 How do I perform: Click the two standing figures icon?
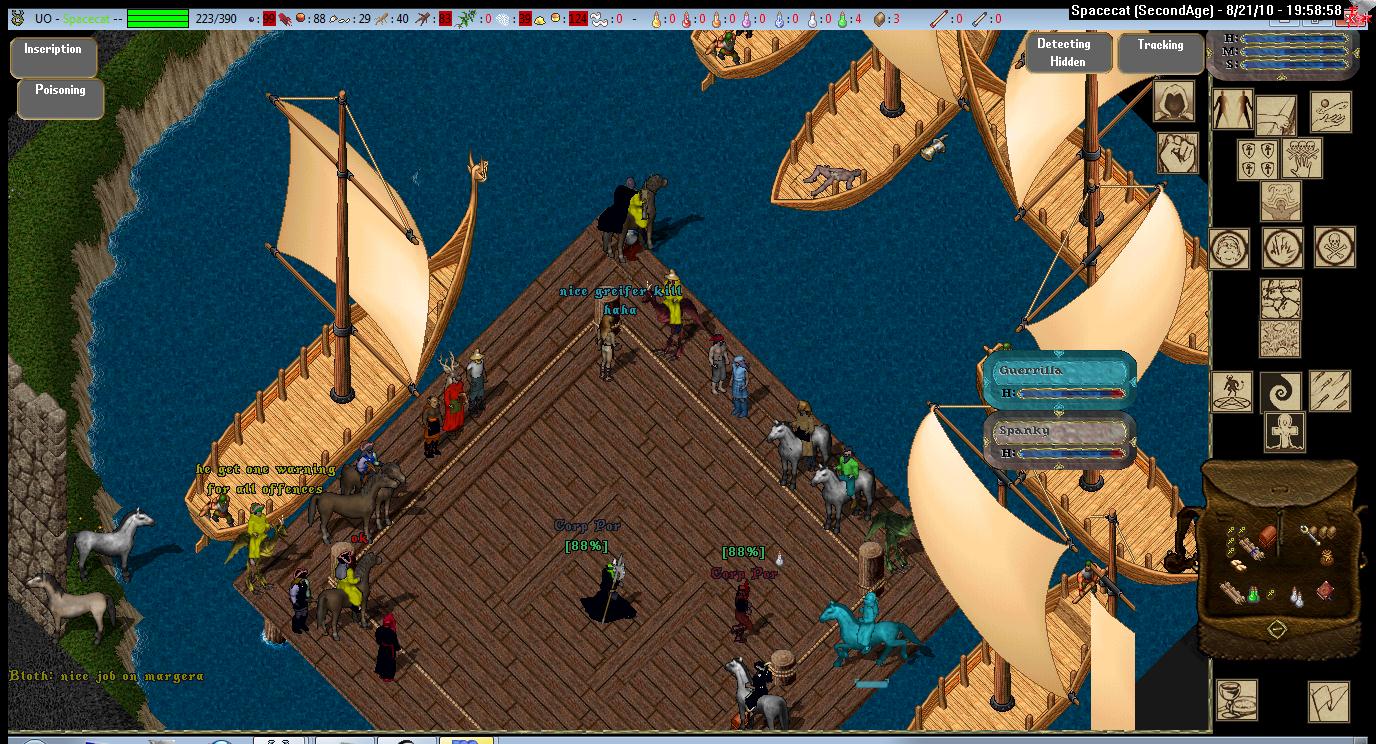[x=1232, y=109]
